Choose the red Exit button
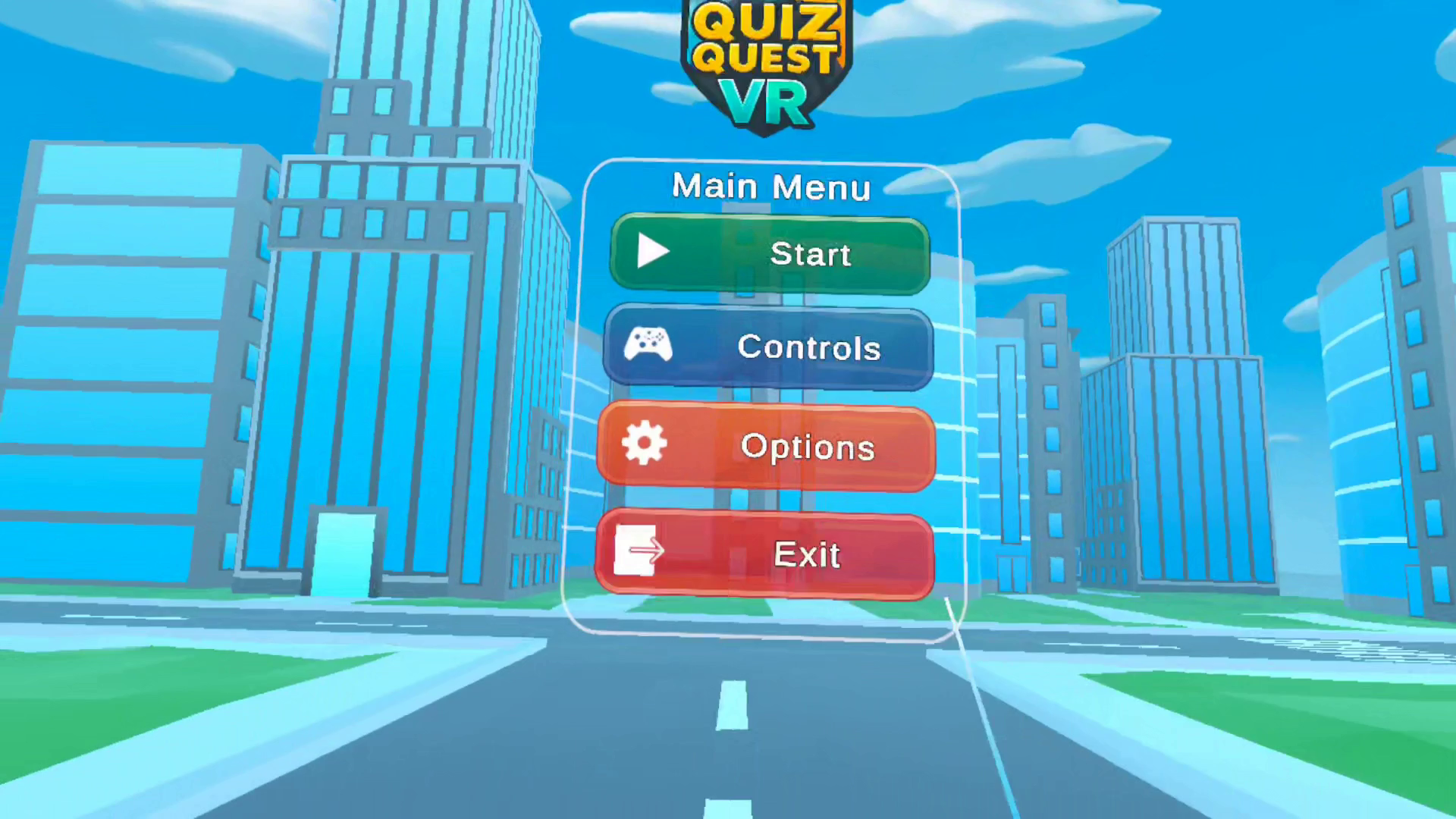The height and width of the screenshot is (819, 1456). pyautogui.click(x=764, y=554)
